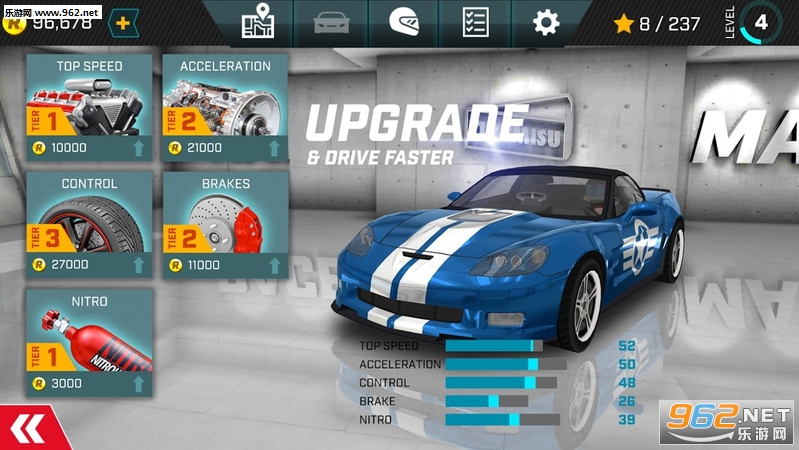Open the map tab in top bar
Image resolution: width=799 pixels, height=450 pixels.
click(257, 22)
